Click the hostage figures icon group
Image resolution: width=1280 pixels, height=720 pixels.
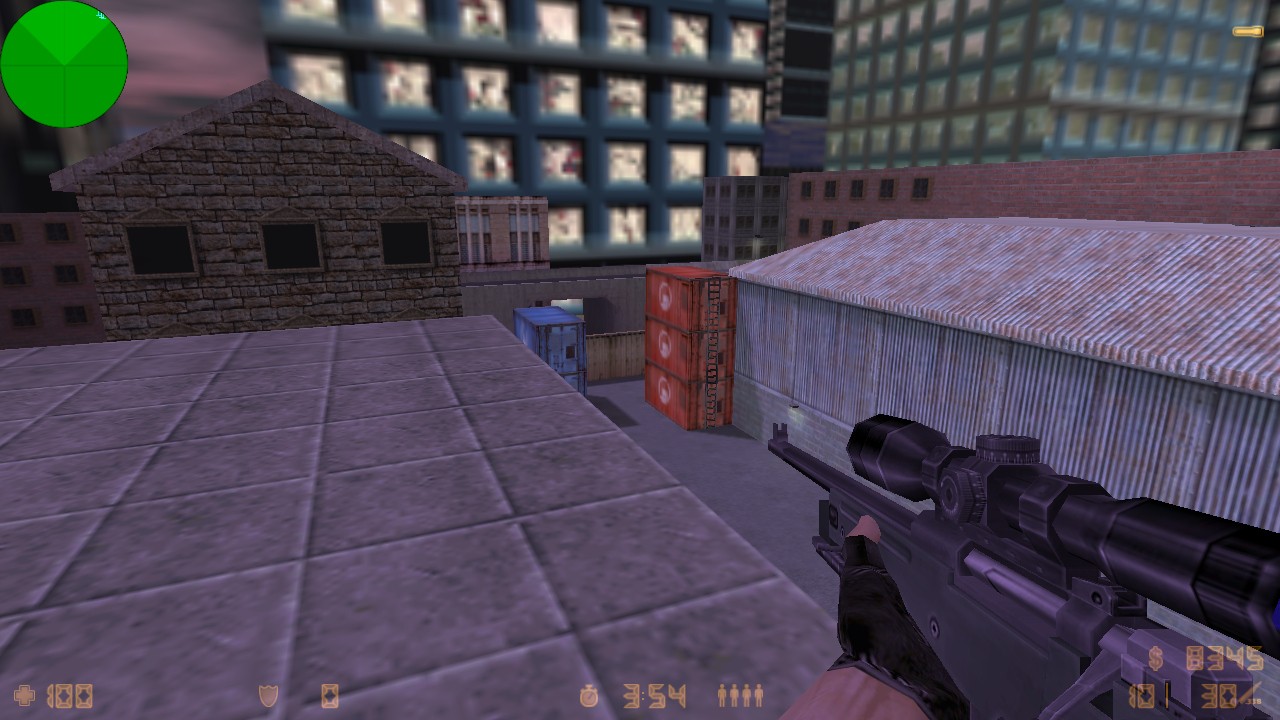[738, 695]
